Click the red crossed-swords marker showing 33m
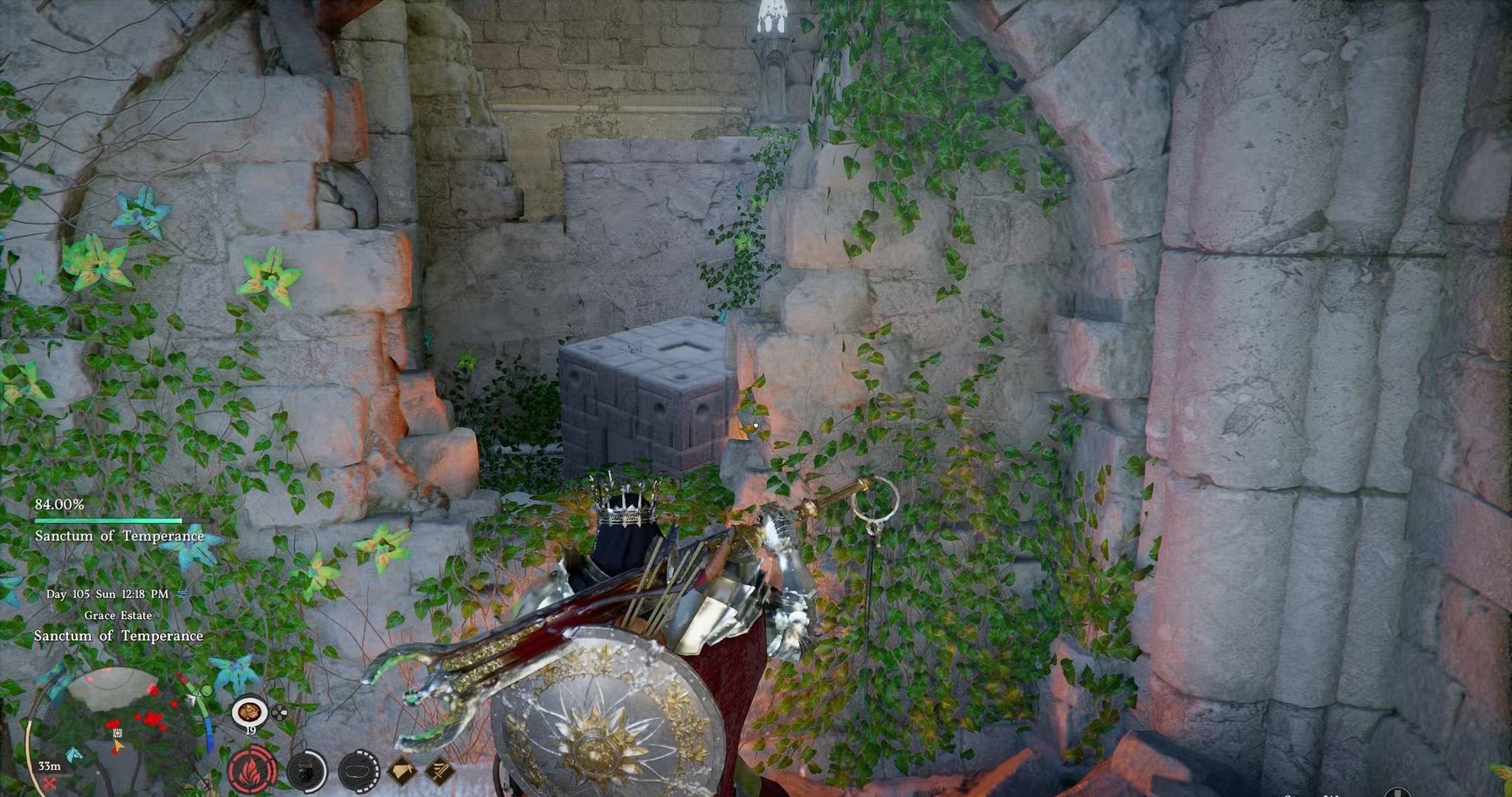The width and height of the screenshot is (1512, 797). (49, 783)
